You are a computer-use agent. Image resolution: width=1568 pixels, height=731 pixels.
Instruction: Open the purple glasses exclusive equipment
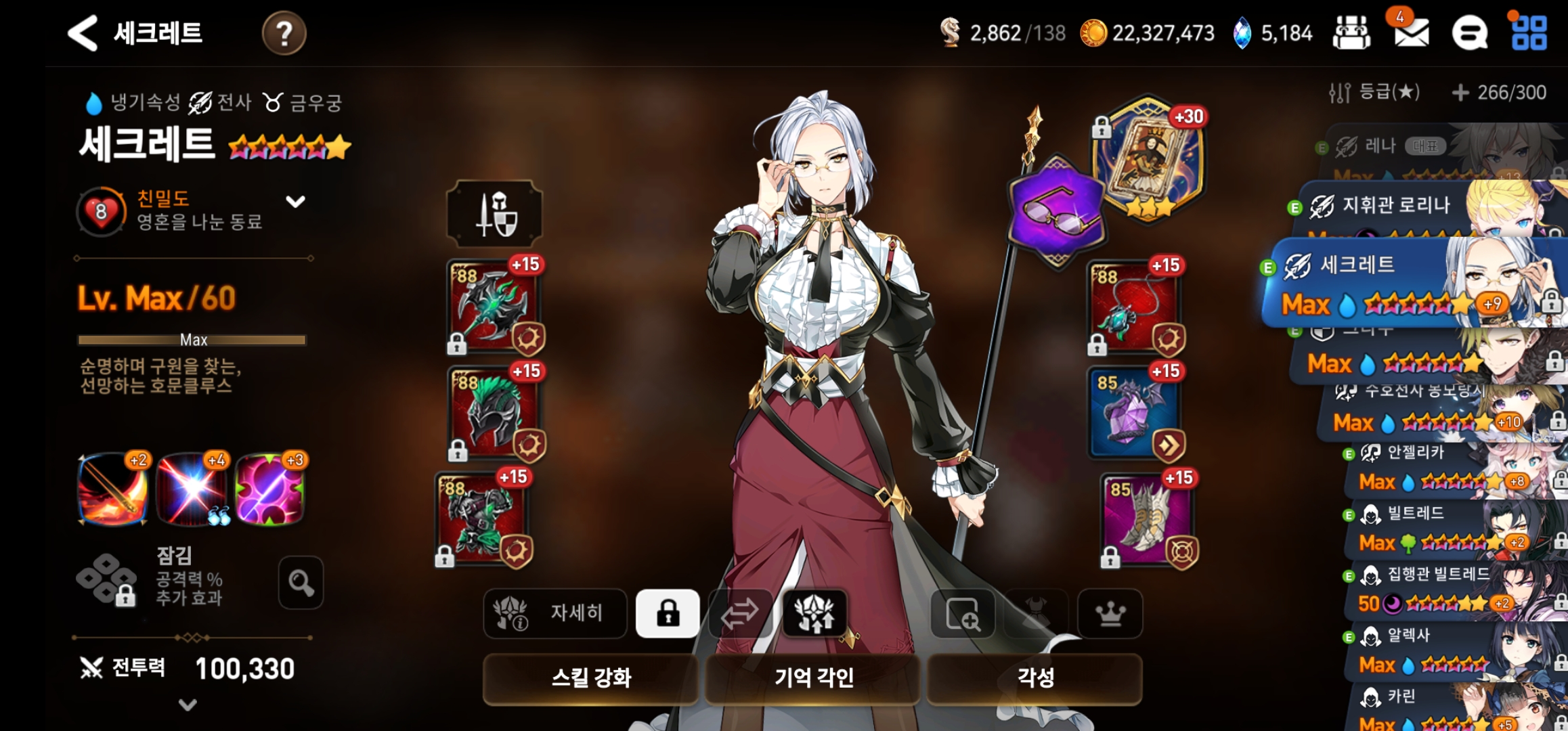point(1056,211)
